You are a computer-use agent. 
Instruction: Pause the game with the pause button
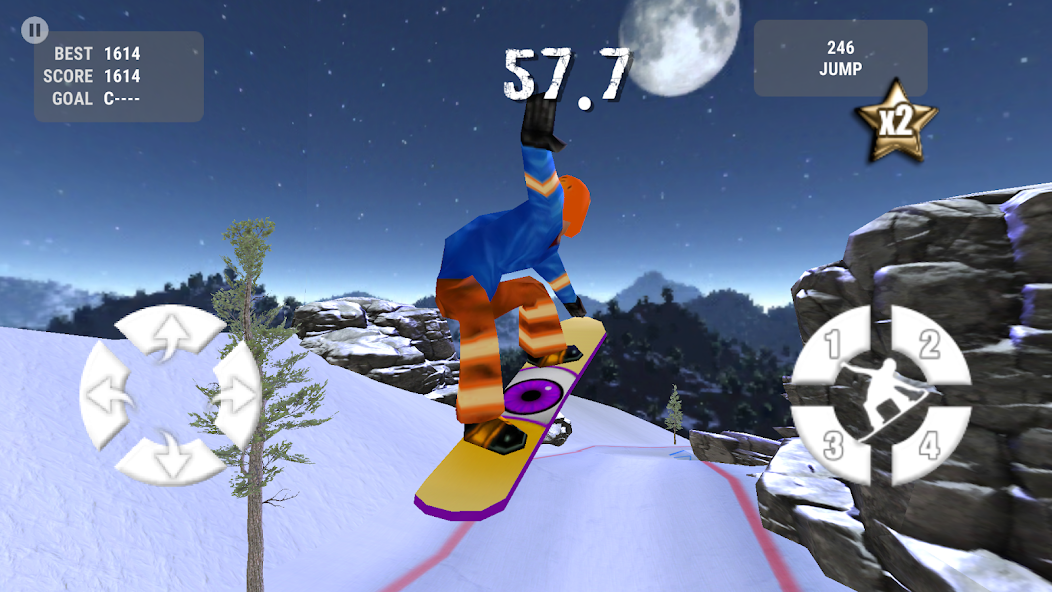[x=35, y=30]
